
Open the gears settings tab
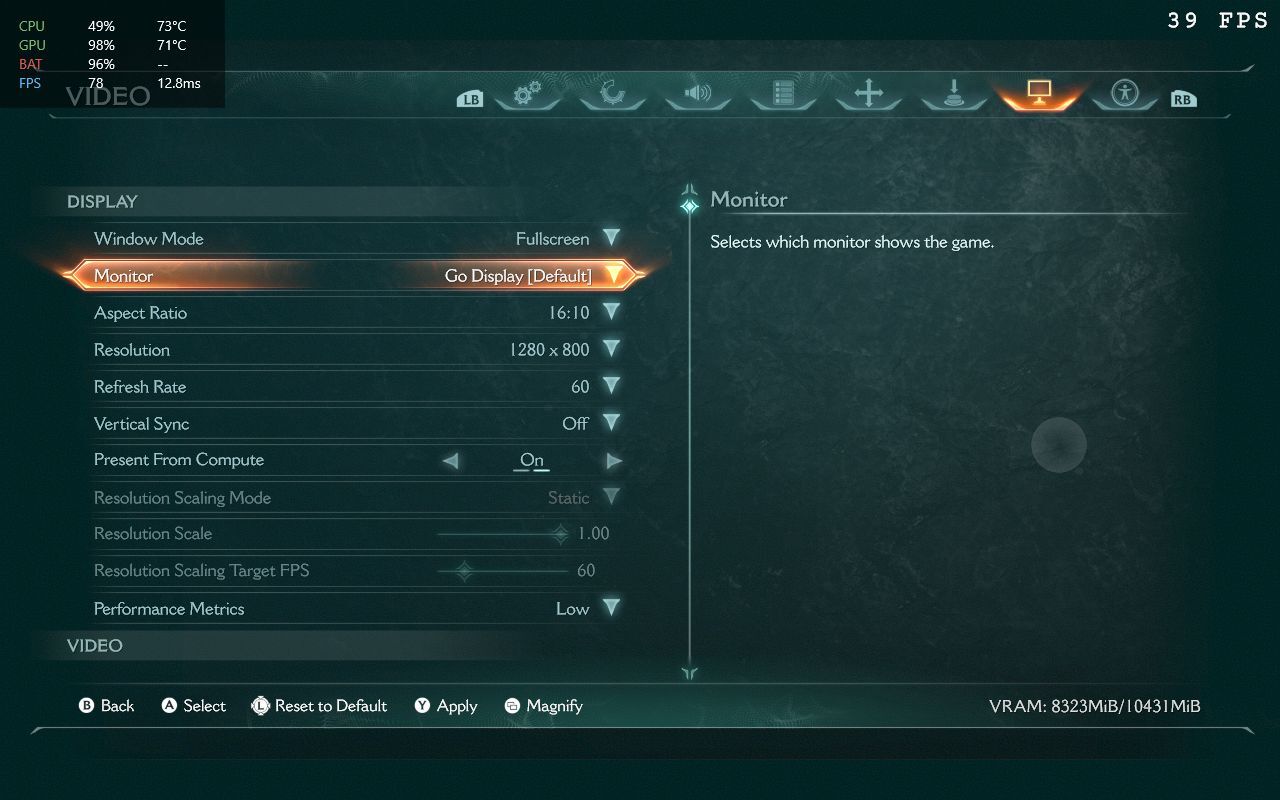[x=527, y=94]
